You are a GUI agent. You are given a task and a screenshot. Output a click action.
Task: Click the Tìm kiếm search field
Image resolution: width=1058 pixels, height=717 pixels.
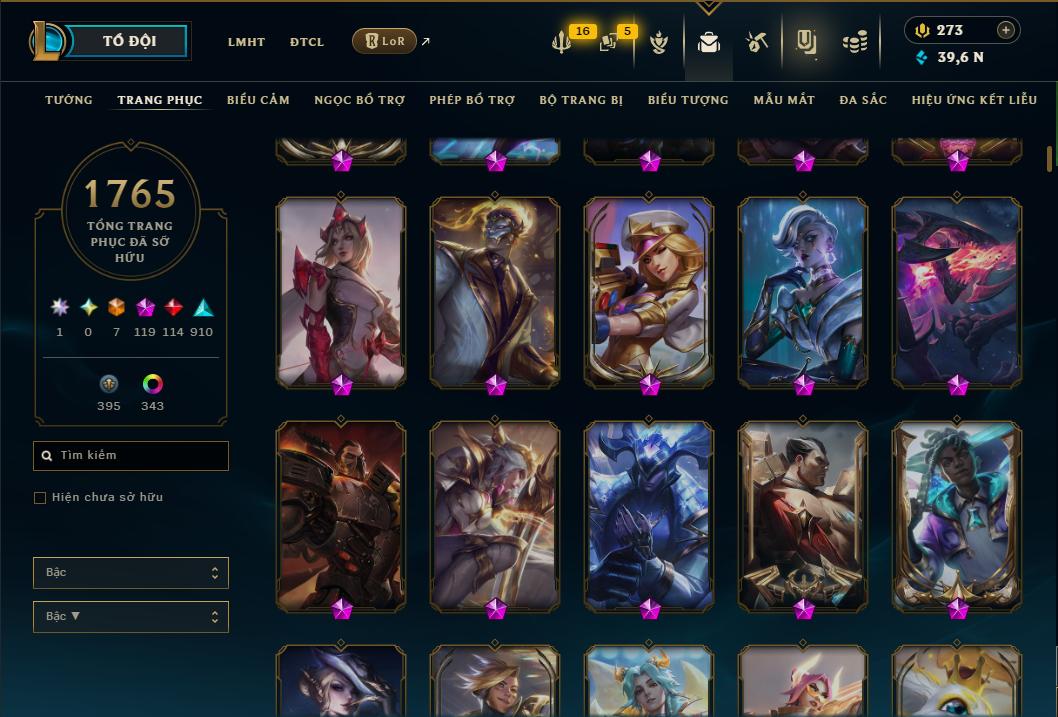[131, 456]
